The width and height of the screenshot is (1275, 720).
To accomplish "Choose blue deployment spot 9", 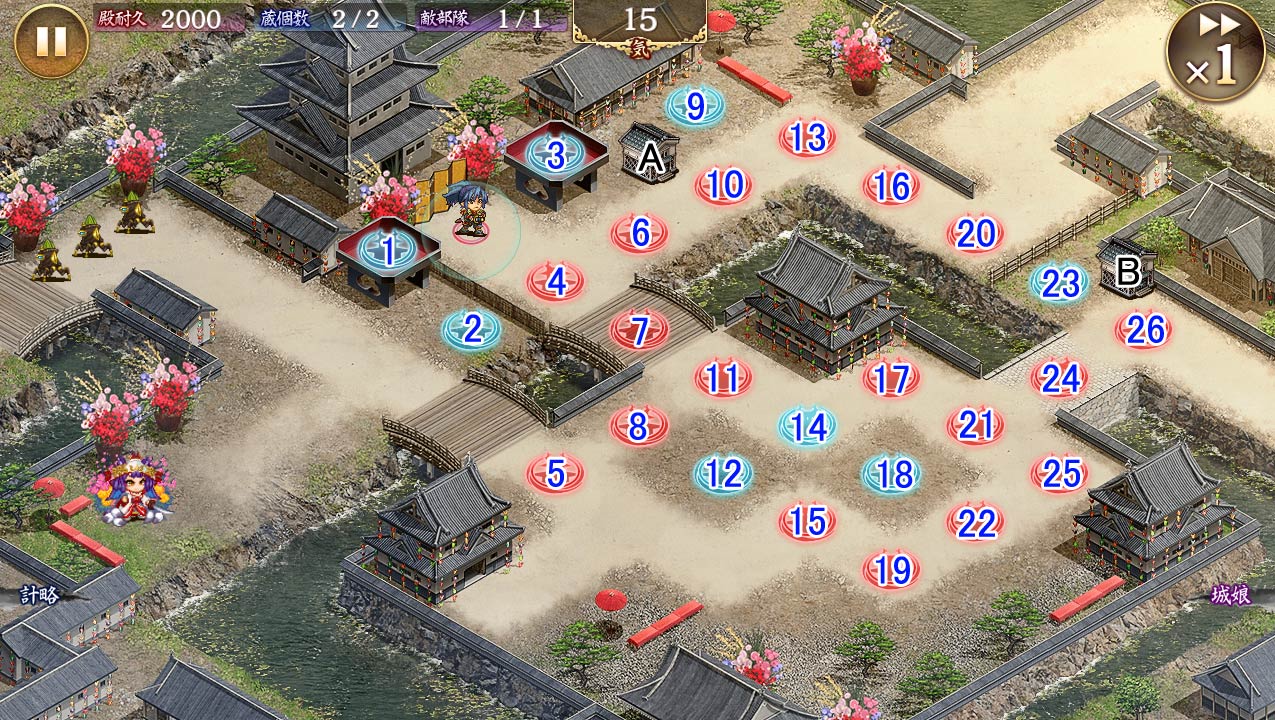I will pos(696,105).
